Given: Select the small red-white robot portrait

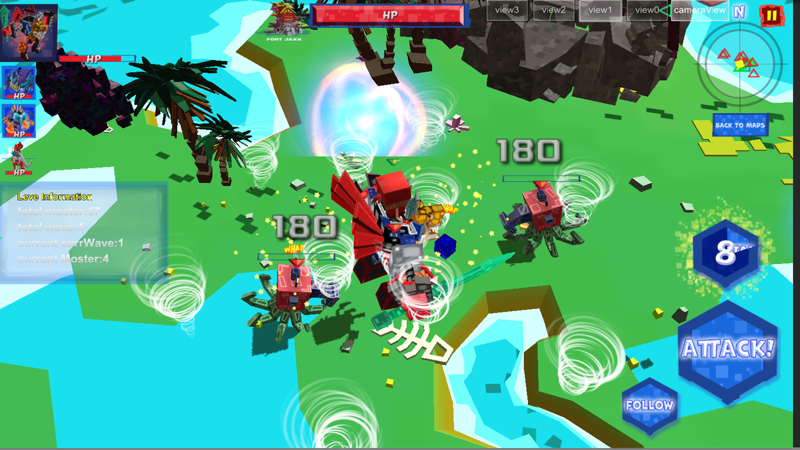Looking at the screenshot, I should (18, 157).
